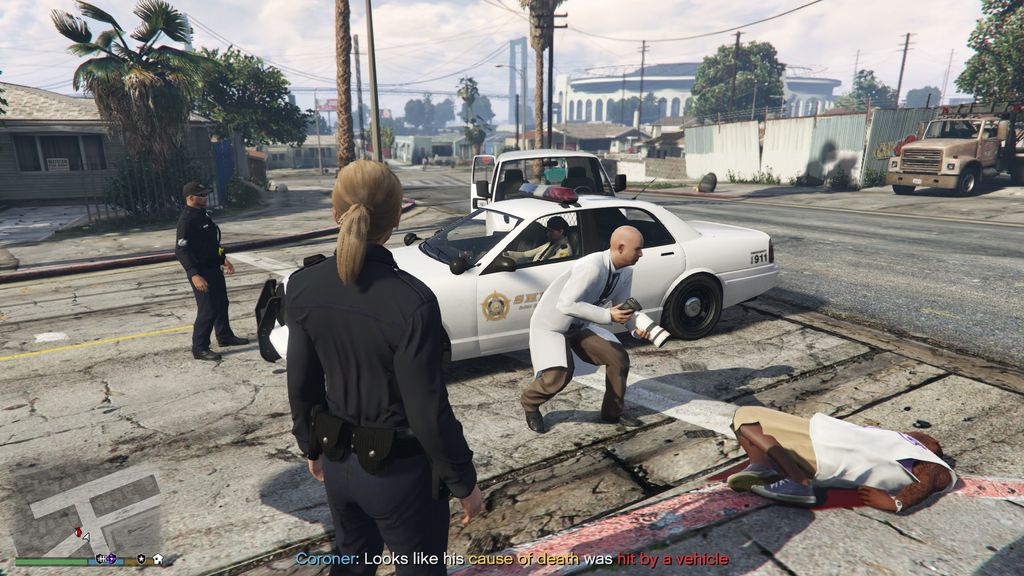Select the white house blip
The image size is (1024, 576).
pos(157,560)
